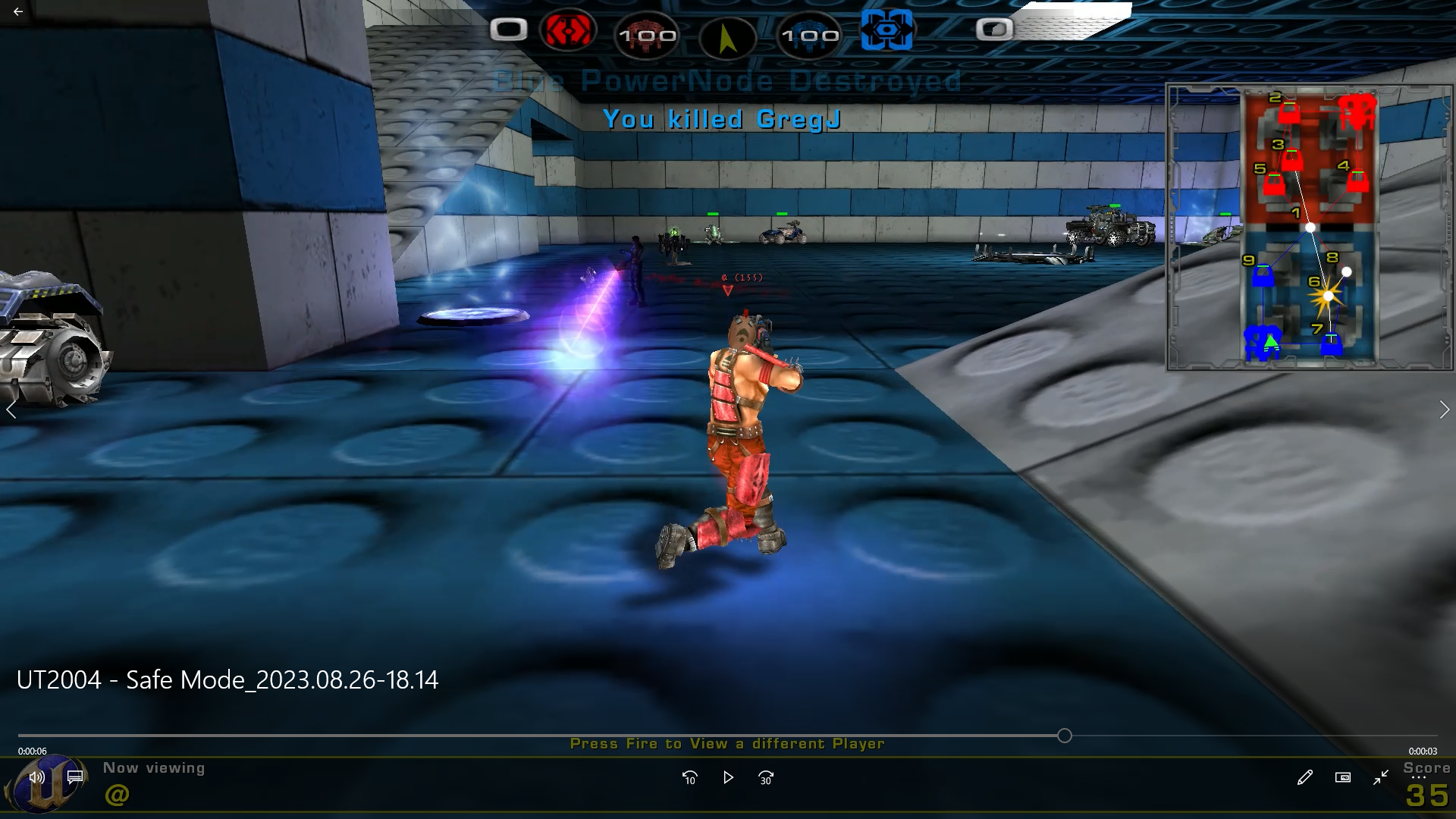Viewport: 1456px width, 819px height.
Task: Choose blue power node 9 on minimap
Action: pos(1263,275)
